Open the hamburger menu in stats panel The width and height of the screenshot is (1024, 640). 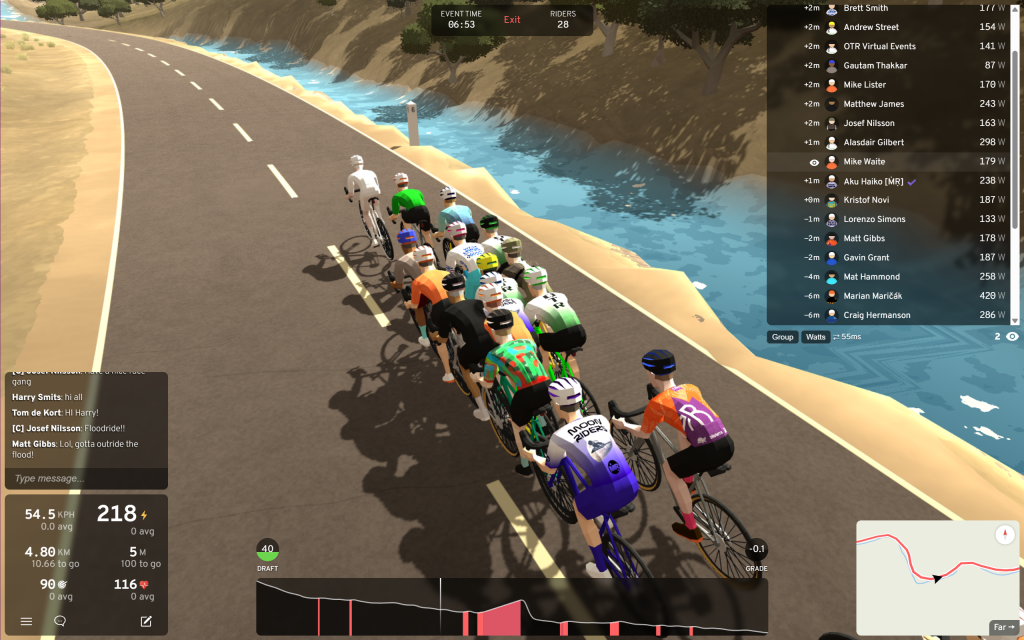point(26,621)
